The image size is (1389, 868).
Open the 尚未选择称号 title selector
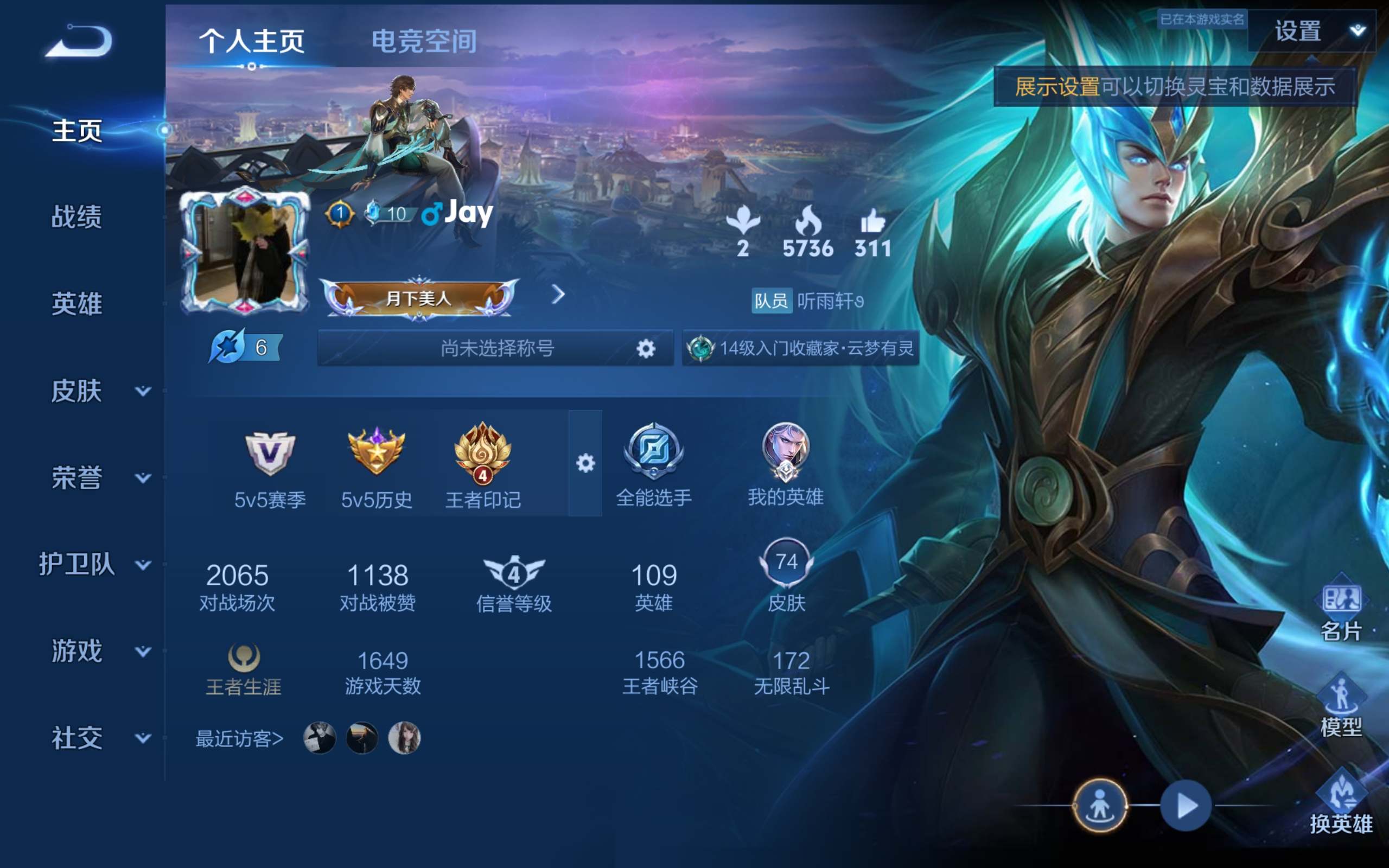[496, 348]
